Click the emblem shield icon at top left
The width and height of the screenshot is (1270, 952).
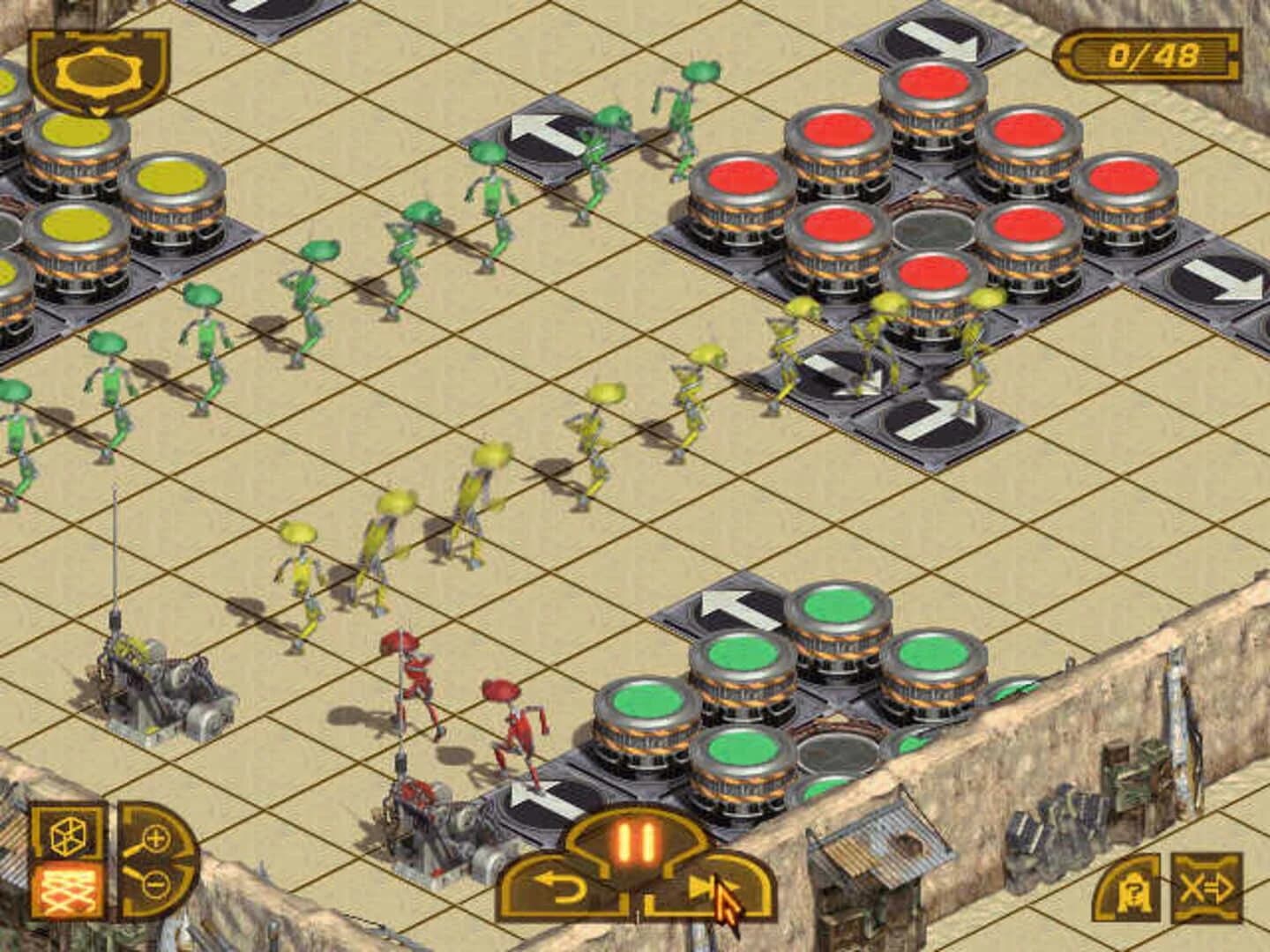[x=97, y=71]
